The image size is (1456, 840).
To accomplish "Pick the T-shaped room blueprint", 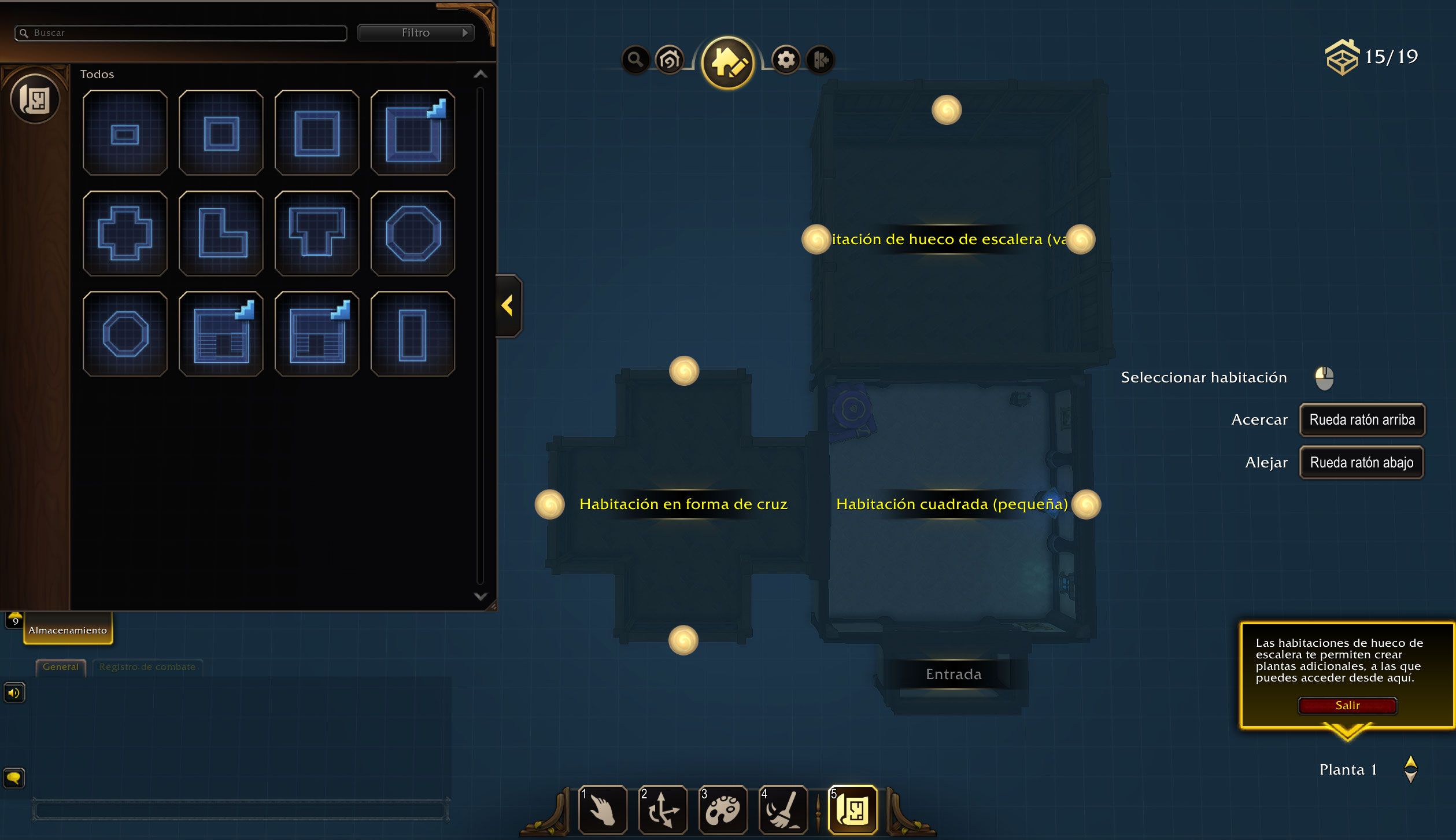I will coord(317,233).
